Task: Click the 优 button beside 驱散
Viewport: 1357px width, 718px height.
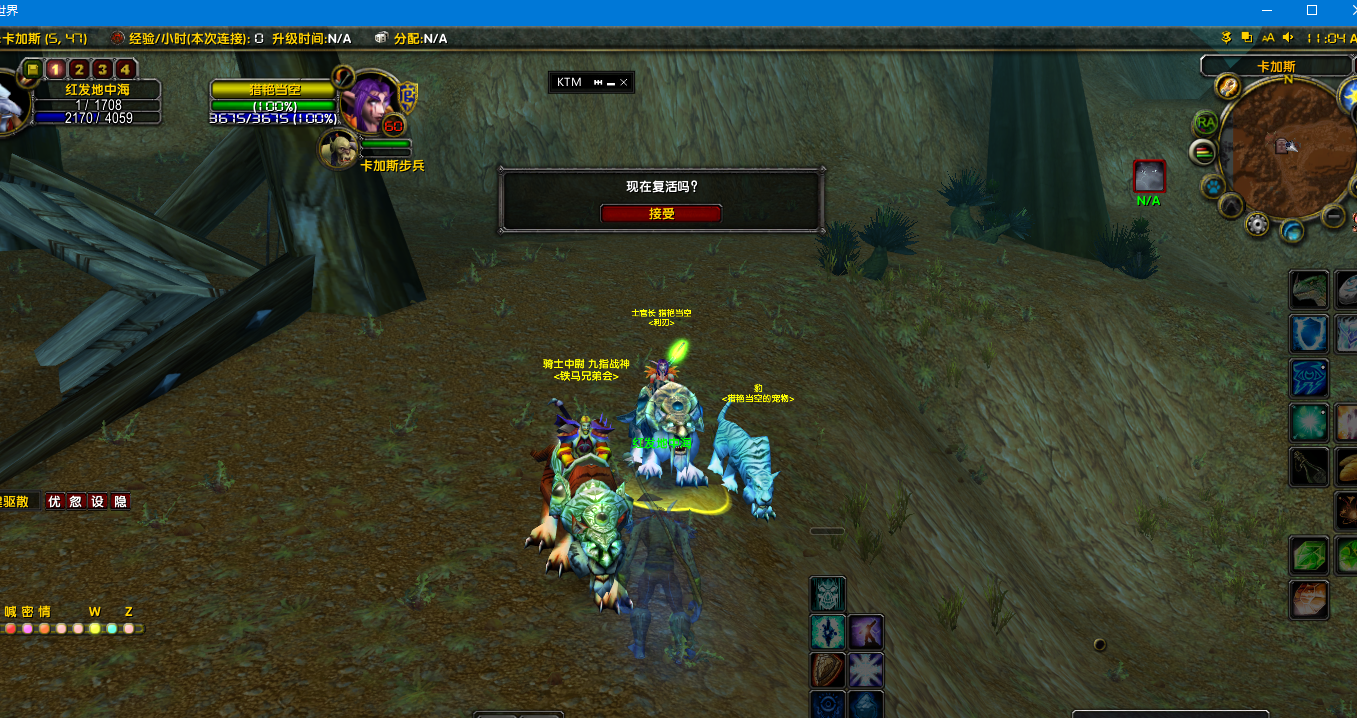Action: 55,501
